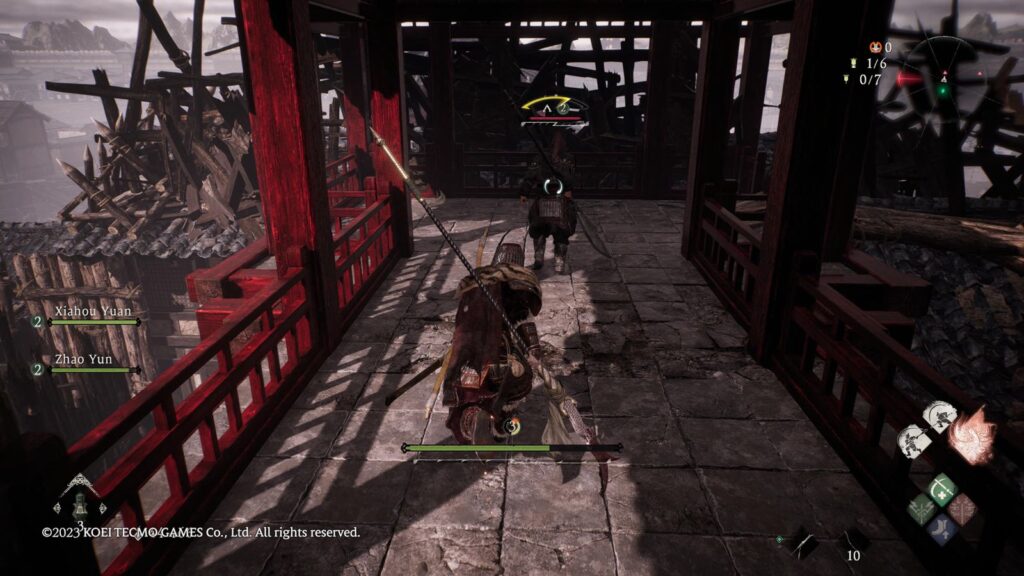Cast the red tree-shaped spell

point(962,509)
